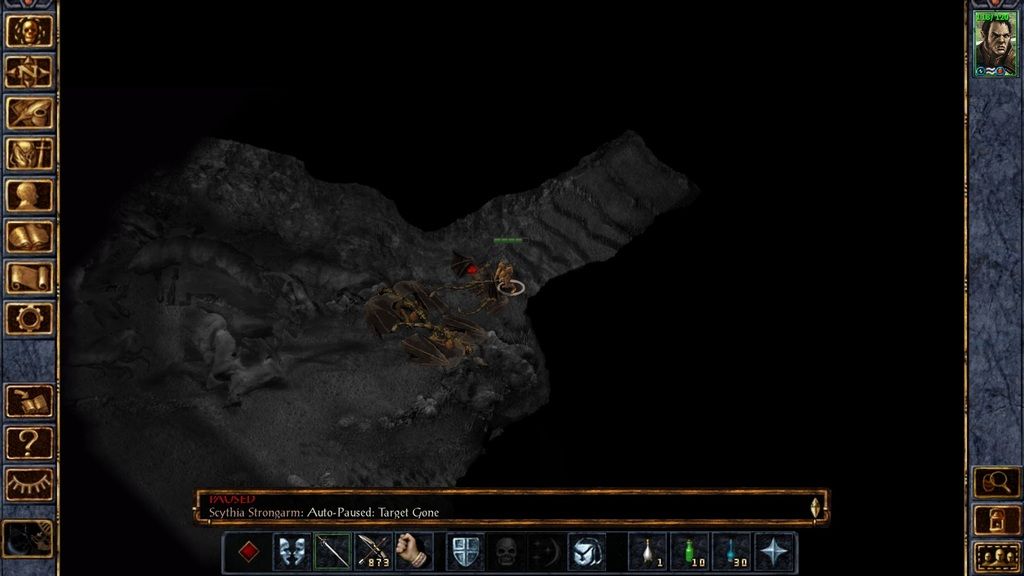
Task: Open the mage spellbook
Action: pos(29,237)
